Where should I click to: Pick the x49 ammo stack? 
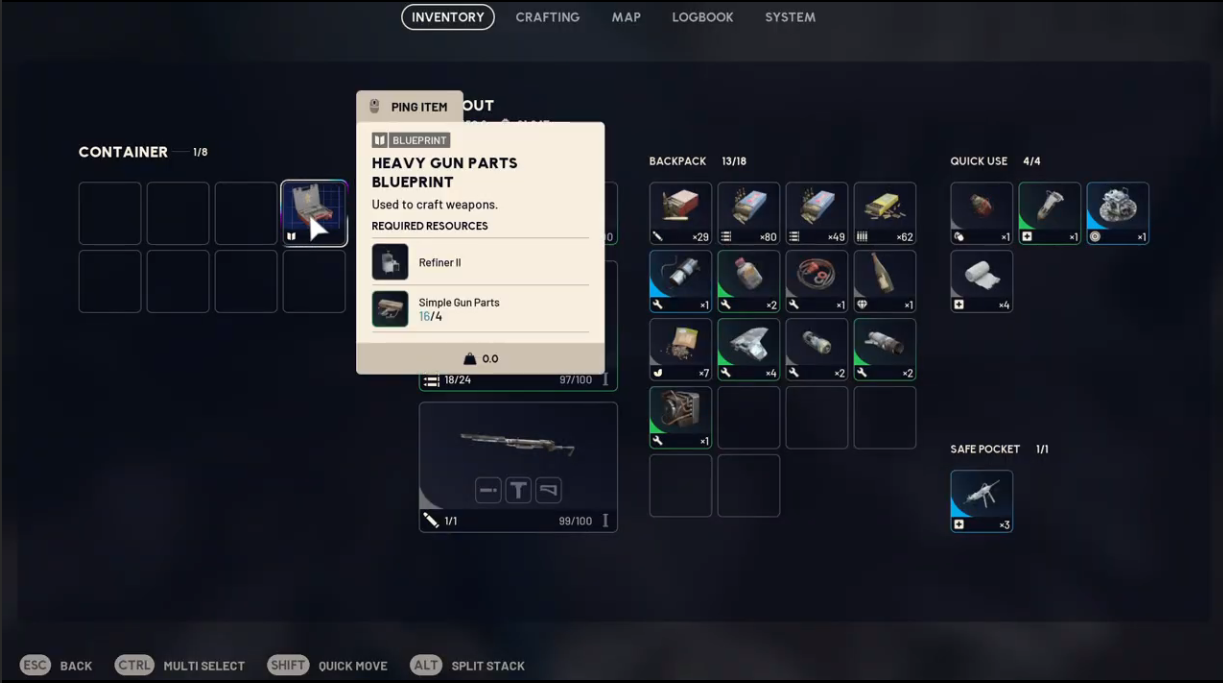817,213
